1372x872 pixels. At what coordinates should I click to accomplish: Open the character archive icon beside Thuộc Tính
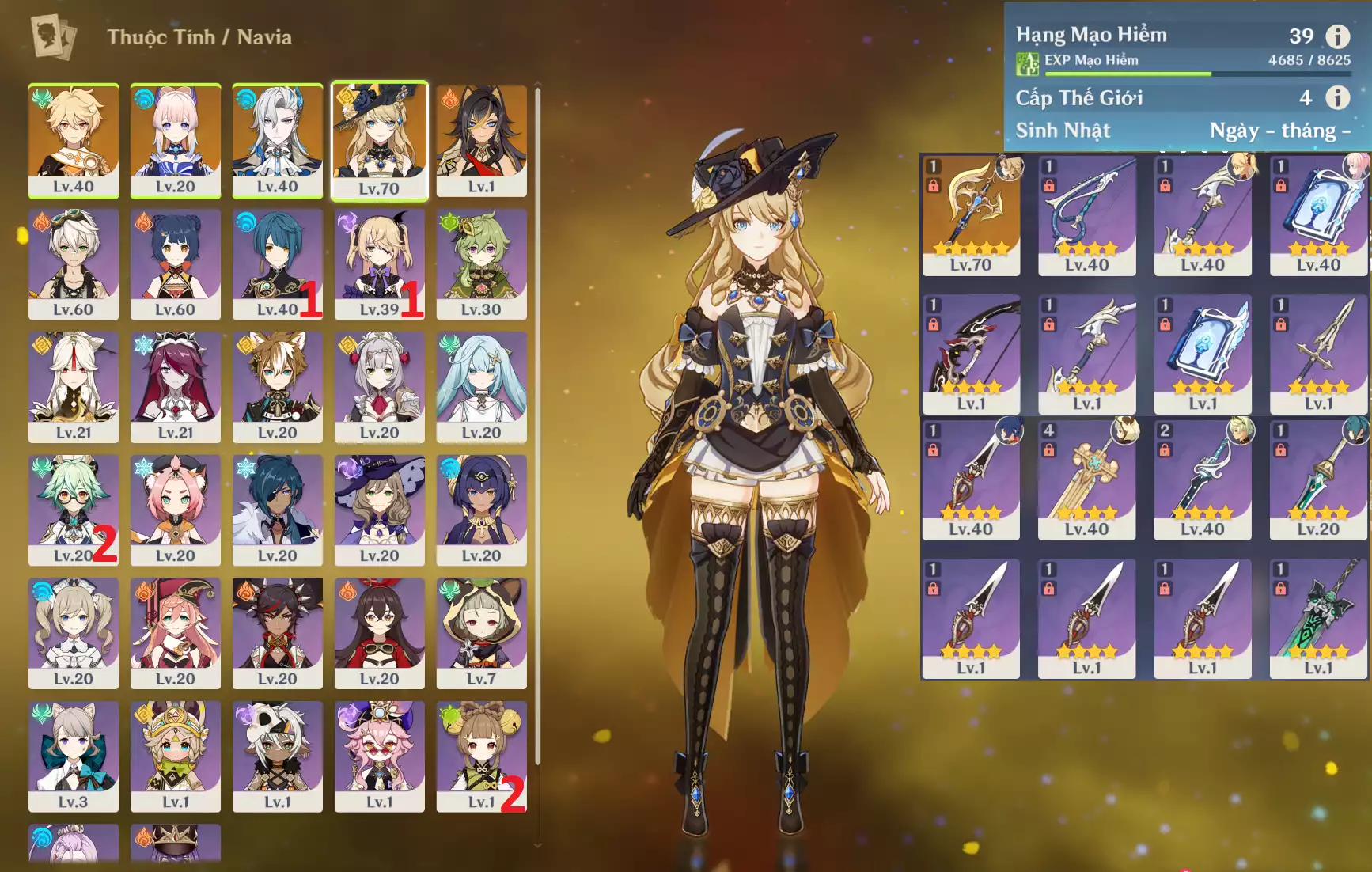pyautogui.click(x=54, y=36)
